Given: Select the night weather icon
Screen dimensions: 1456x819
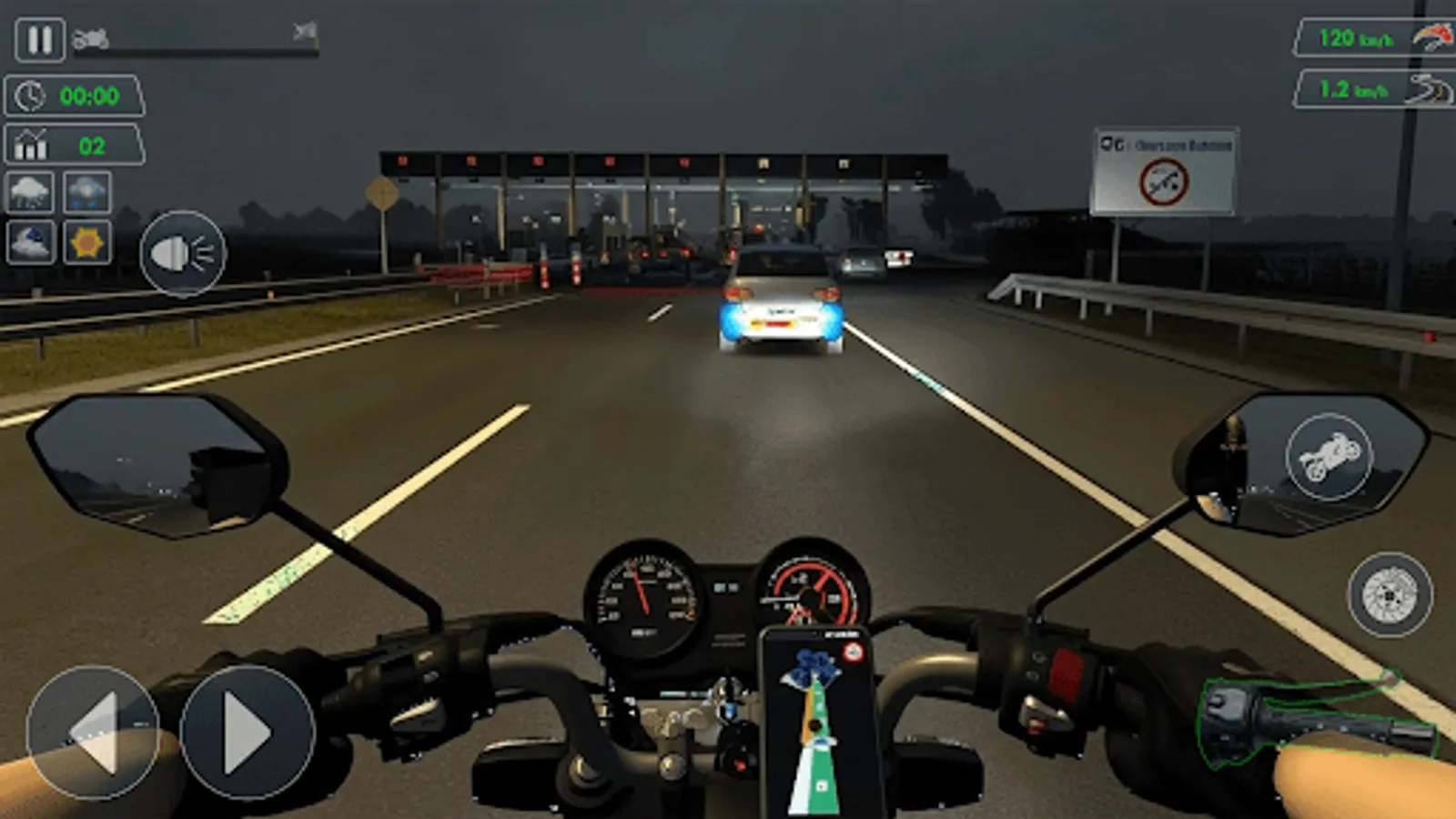Looking at the screenshot, I should pos(32,240).
